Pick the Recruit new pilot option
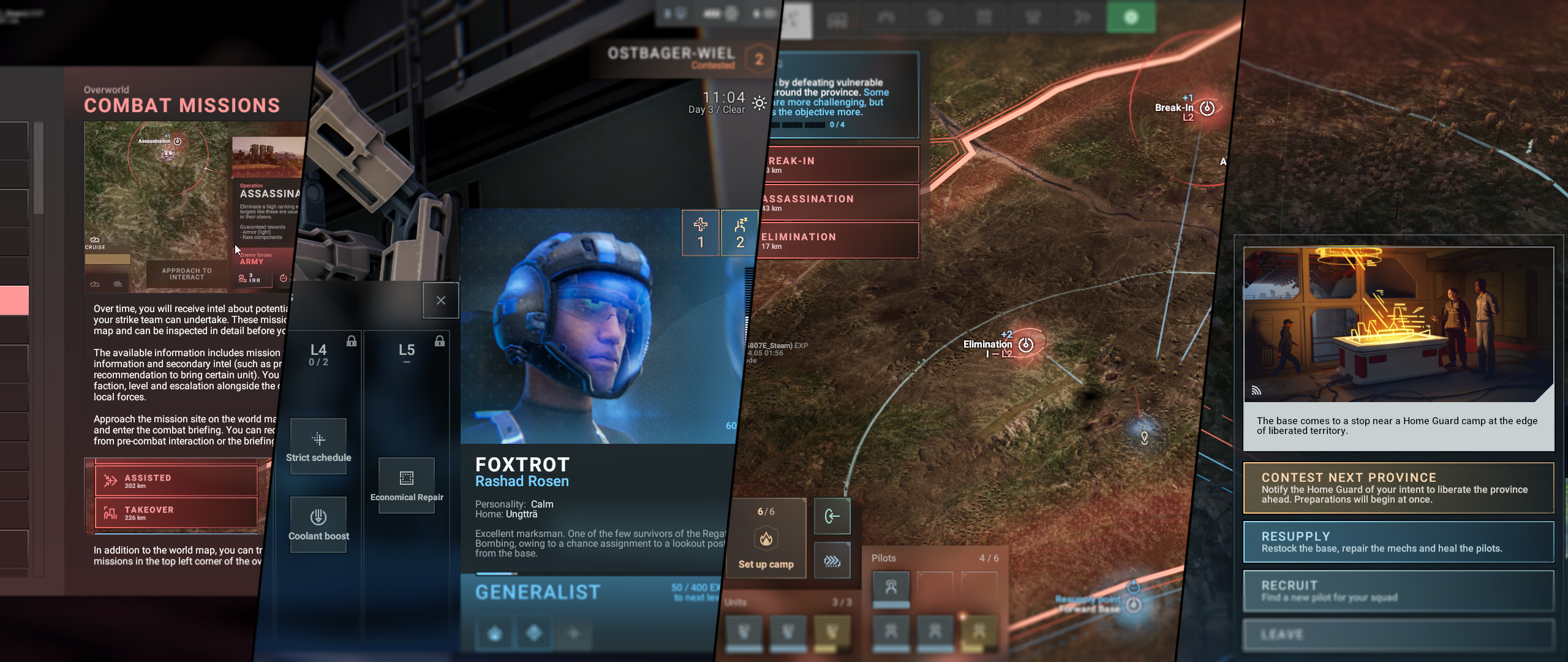Screen dimensions: 1568x662 1398,591
